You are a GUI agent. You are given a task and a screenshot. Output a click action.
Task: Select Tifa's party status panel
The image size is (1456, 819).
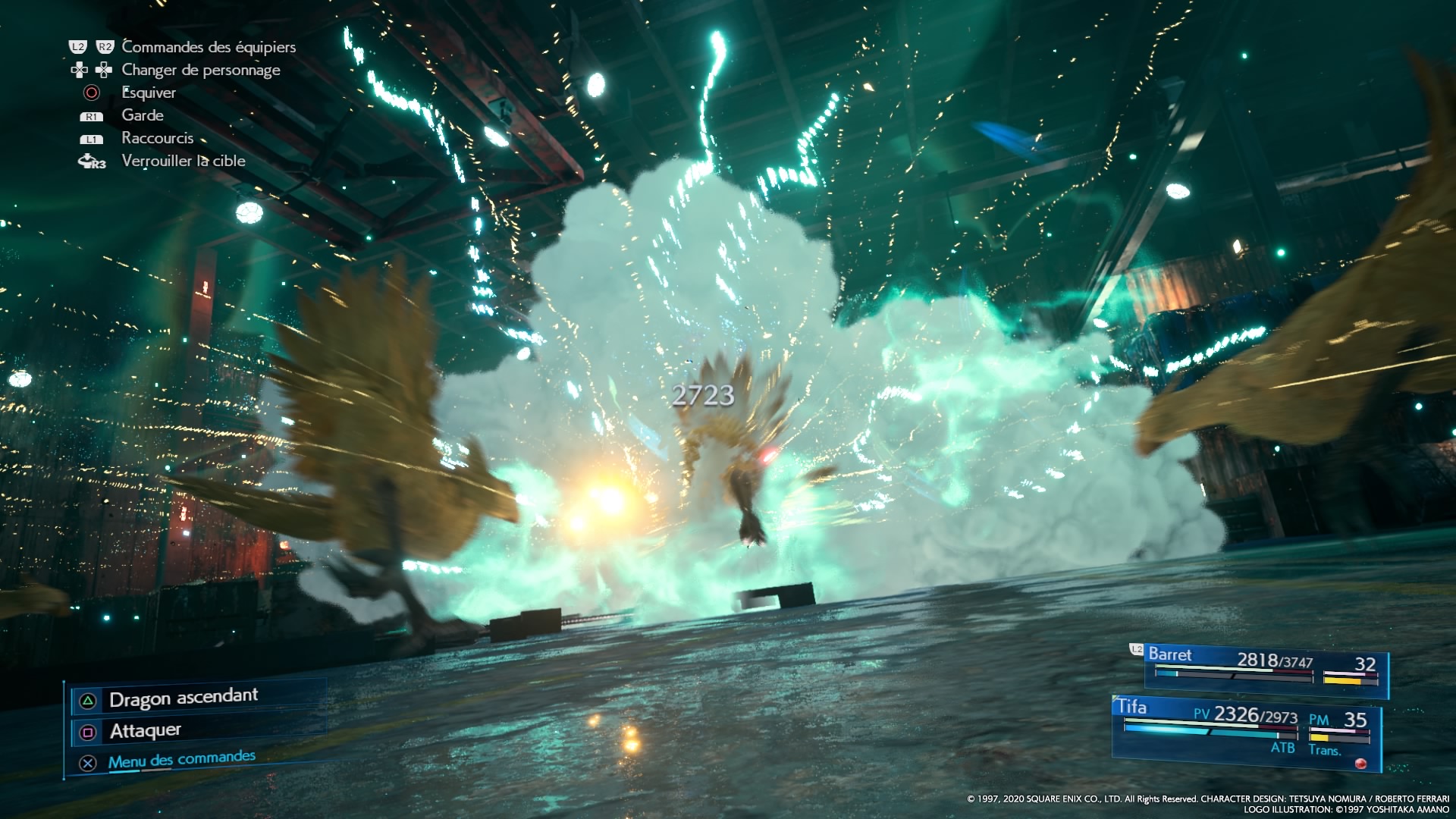(x=1246, y=729)
